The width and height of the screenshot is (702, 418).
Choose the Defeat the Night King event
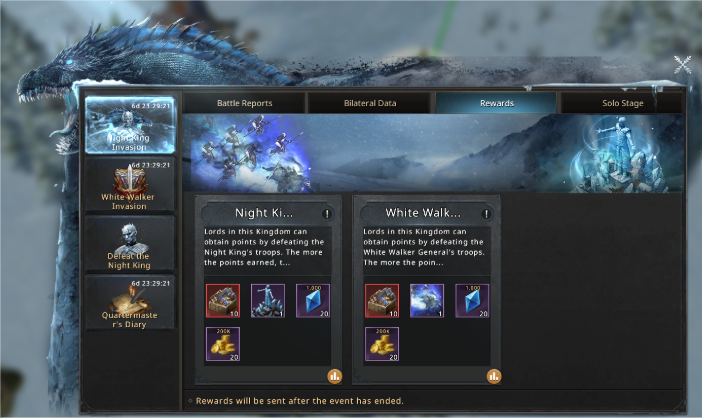[x=129, y=243]
